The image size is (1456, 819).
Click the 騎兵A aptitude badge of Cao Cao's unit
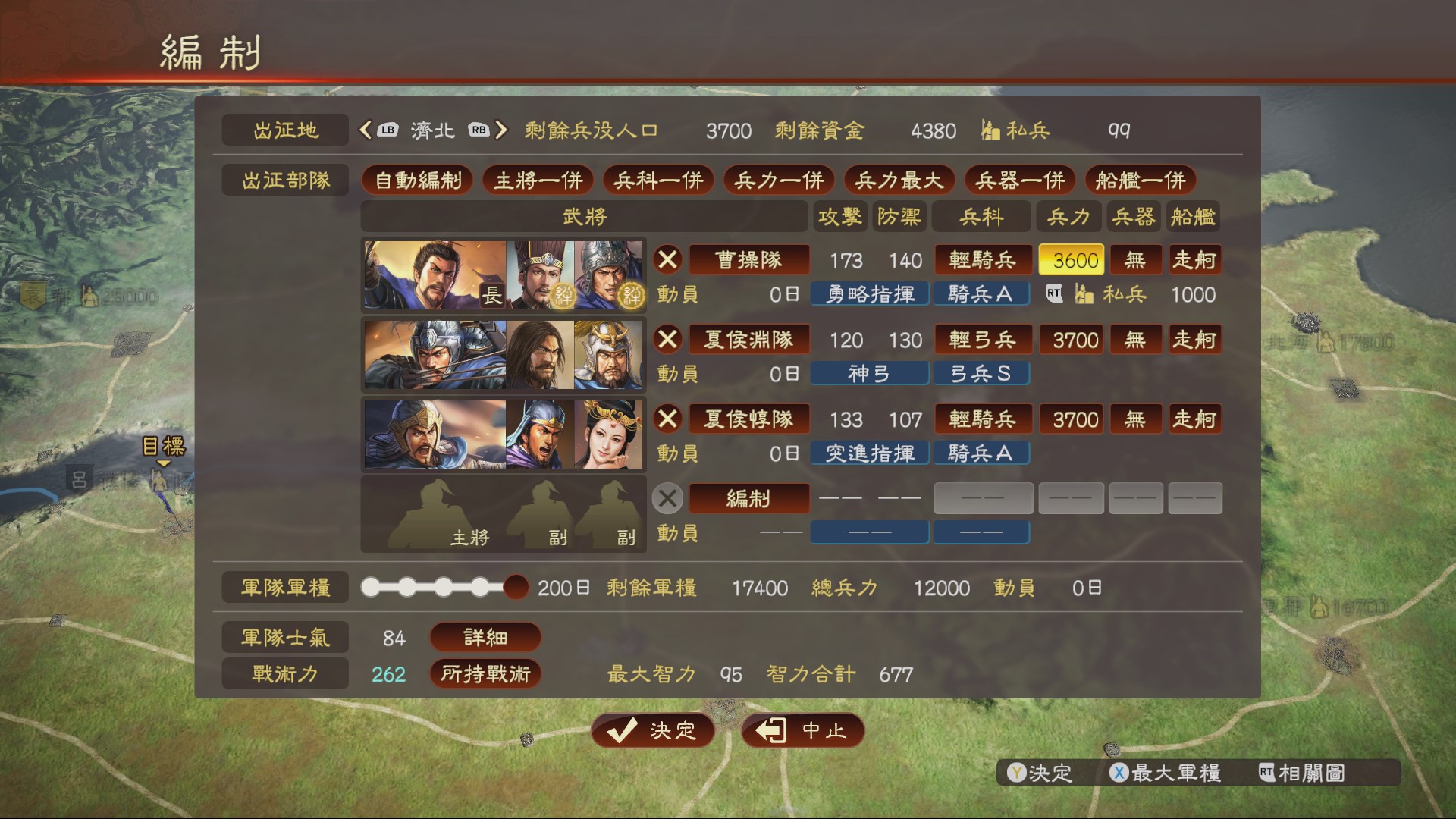[981, 293]
